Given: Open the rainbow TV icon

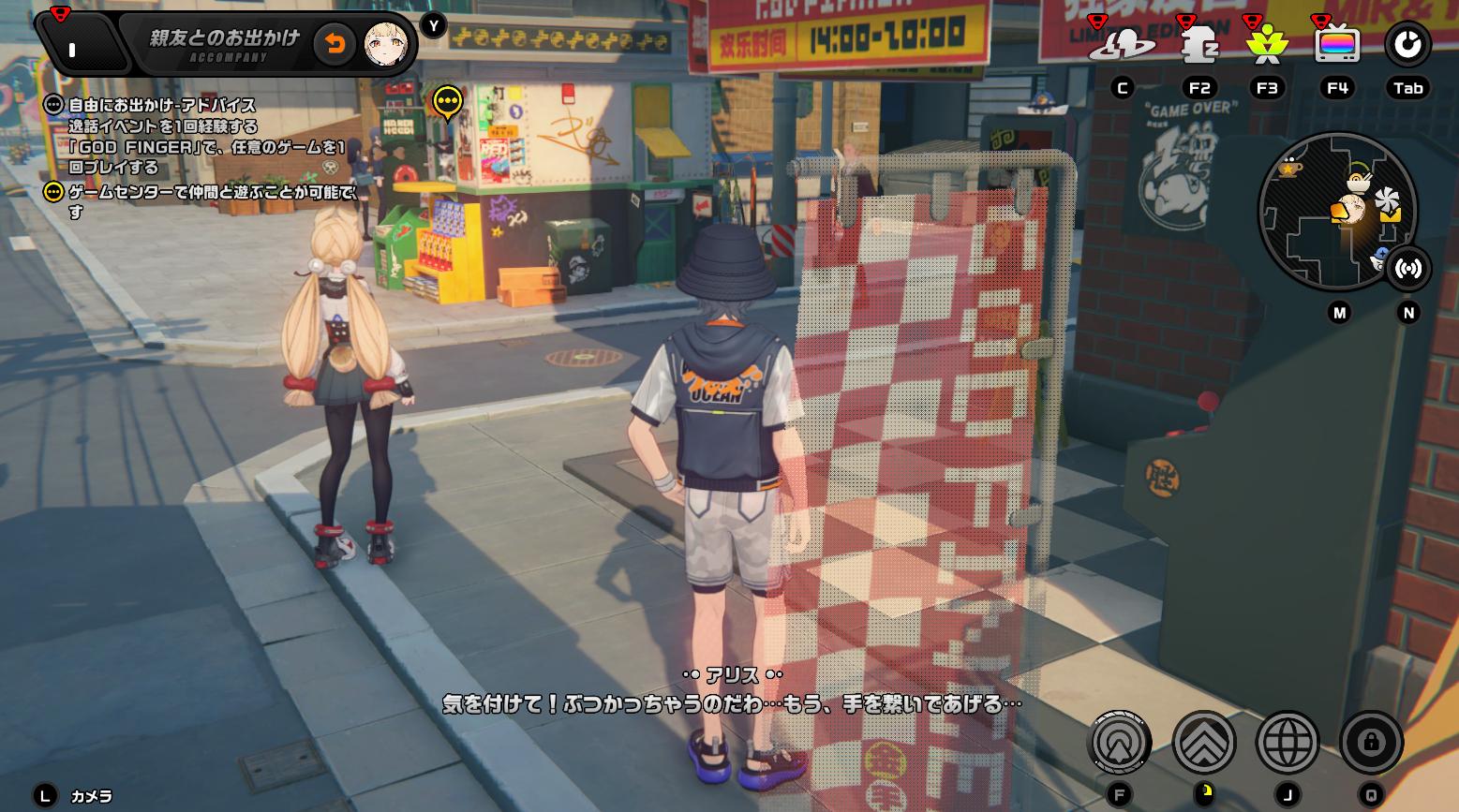Looking at the screenshot, I should [1337, 44].
